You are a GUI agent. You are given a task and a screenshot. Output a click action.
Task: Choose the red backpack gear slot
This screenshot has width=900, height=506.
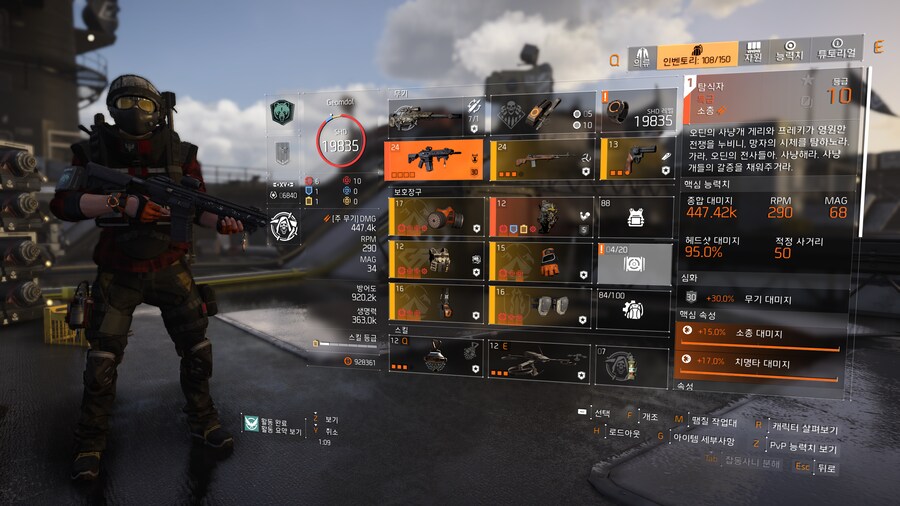click(x=538, y=216)
